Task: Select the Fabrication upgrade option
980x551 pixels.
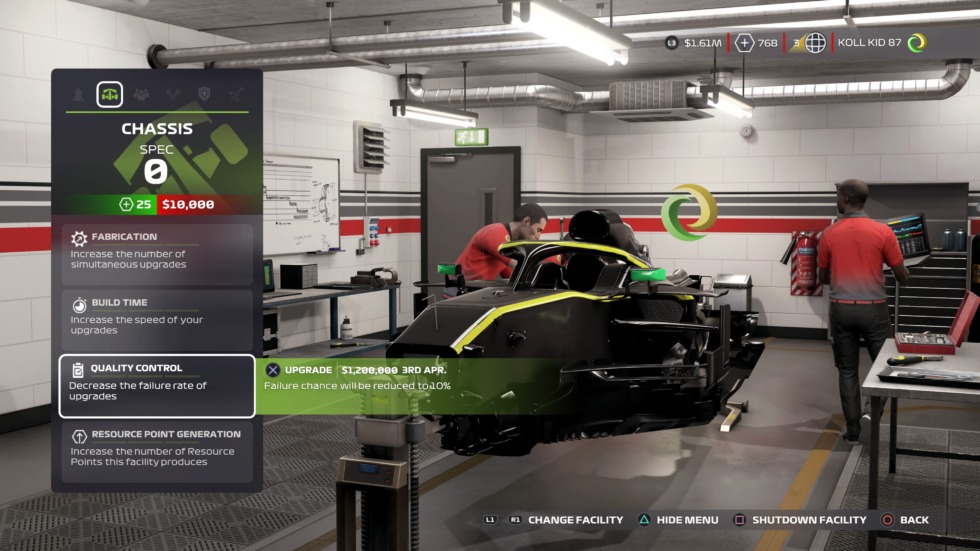Action: [x=156, y=253]
